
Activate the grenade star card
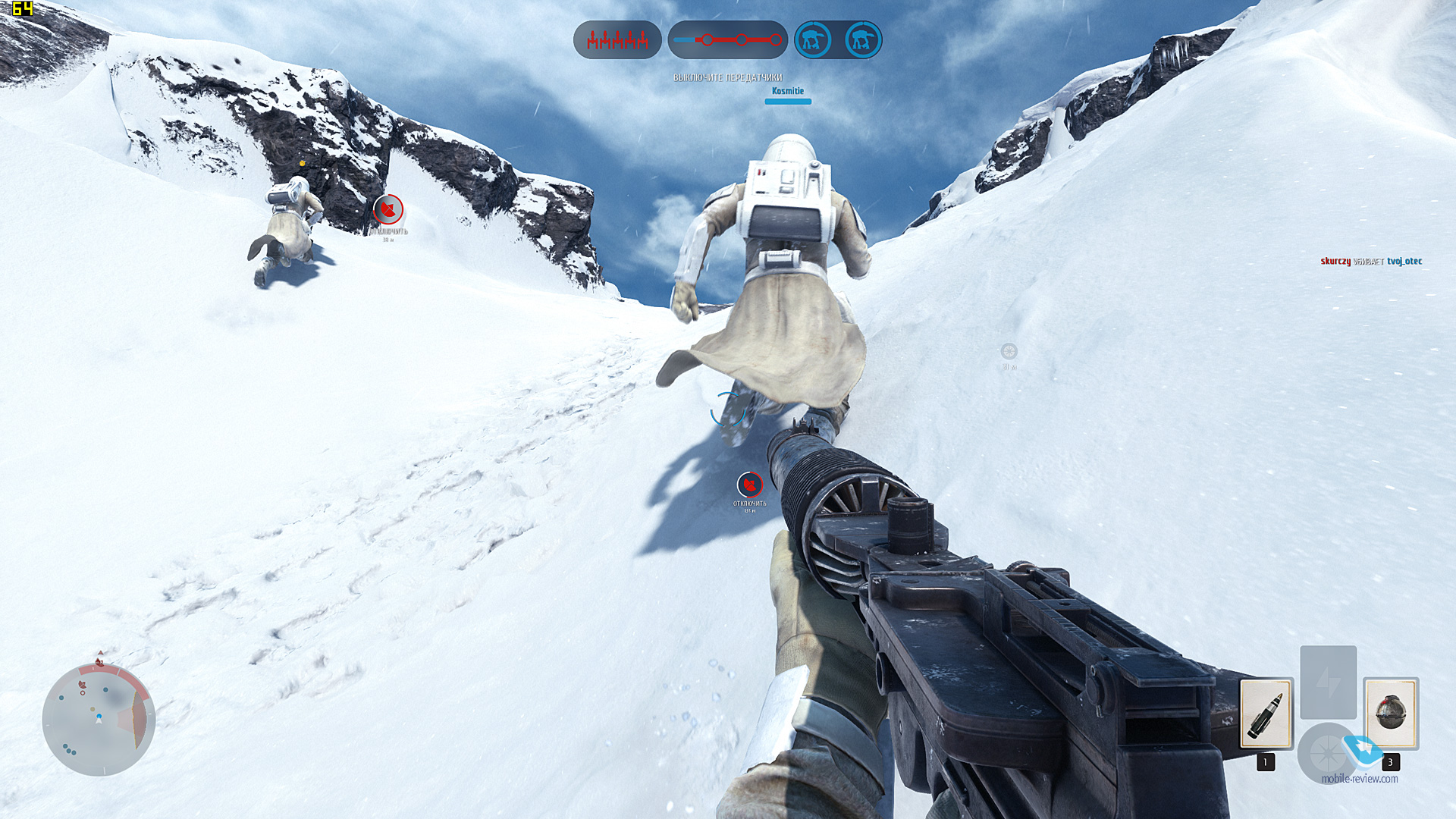(1390, 714)
